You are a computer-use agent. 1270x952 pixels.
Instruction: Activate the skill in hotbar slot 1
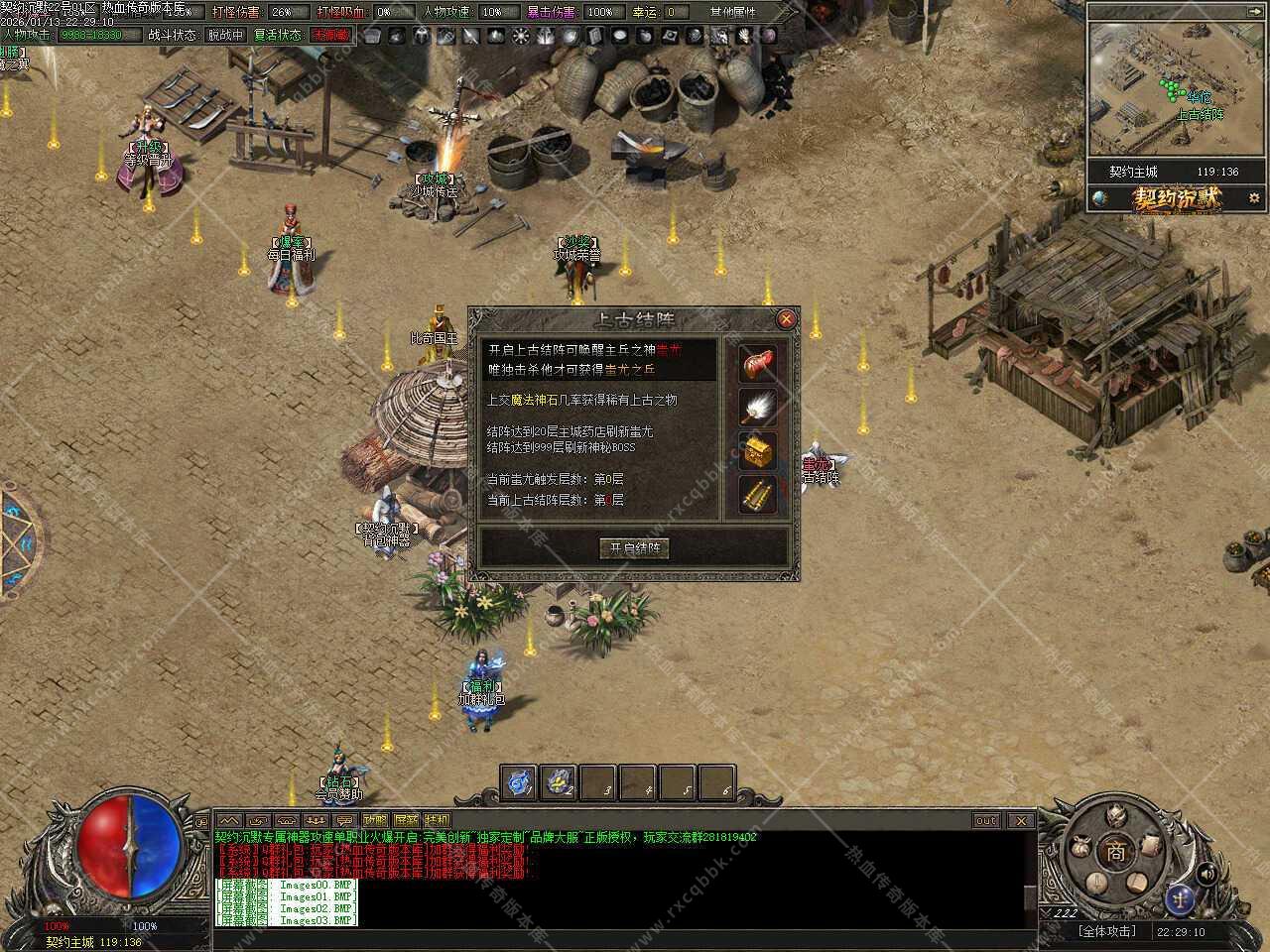pyautogui.click(x=518, y=782)
